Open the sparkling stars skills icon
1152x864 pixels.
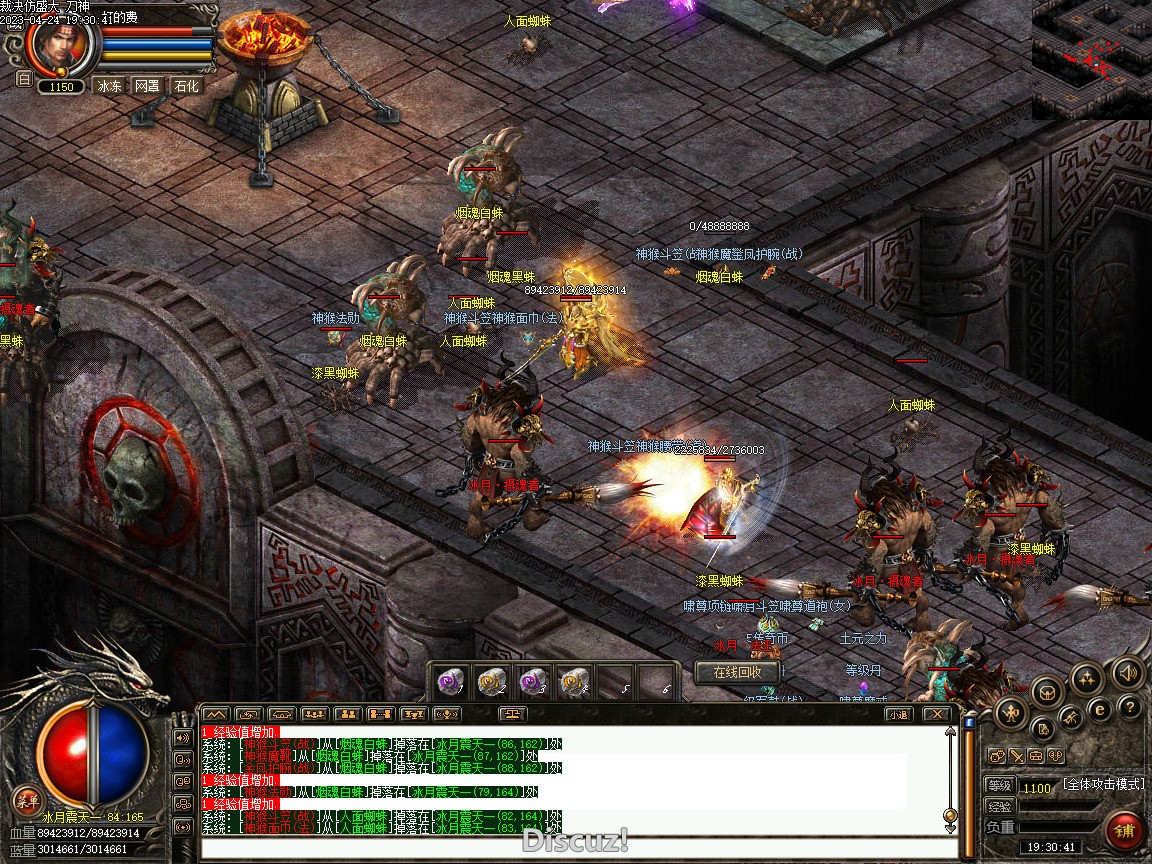point(1087,678)
